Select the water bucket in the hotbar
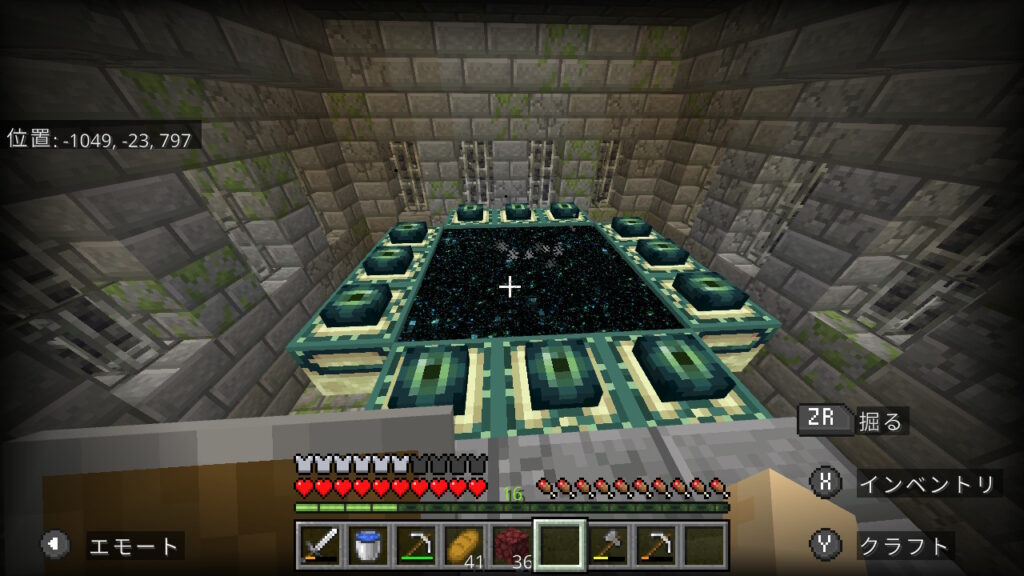Viewport: 1024px width, 576px height. click(x=368, y=546)
